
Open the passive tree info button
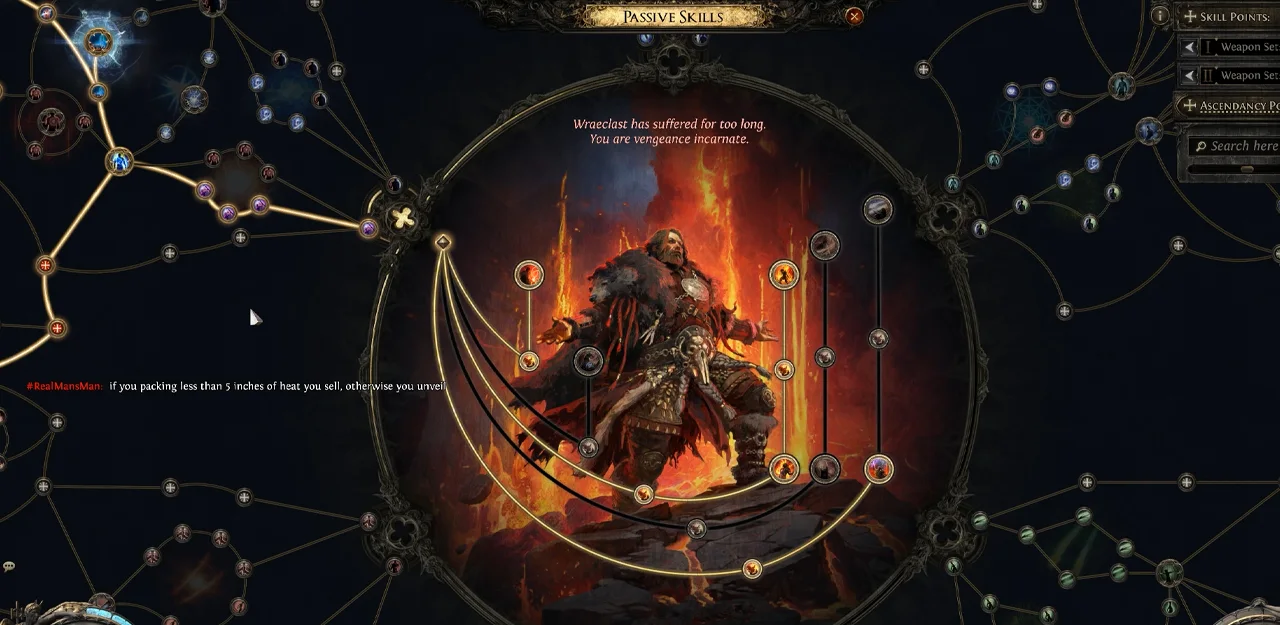coord(1160,16)
